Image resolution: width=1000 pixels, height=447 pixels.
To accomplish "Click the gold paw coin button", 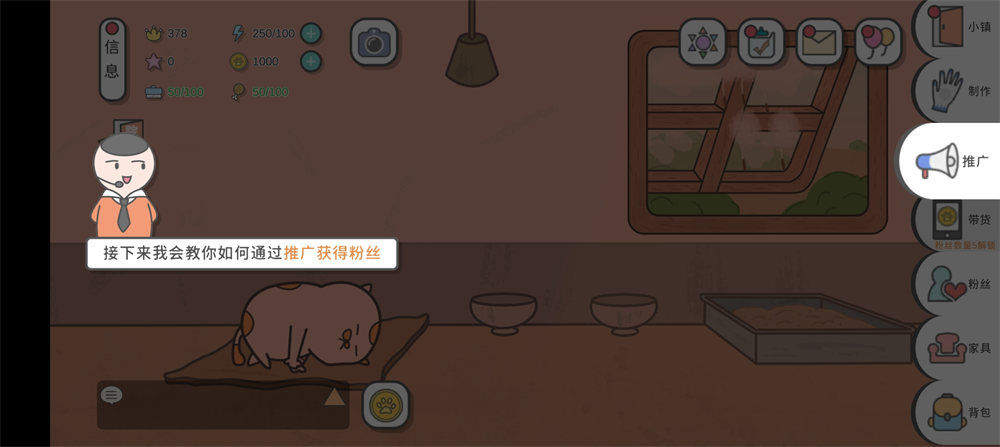I will (386, 405).
